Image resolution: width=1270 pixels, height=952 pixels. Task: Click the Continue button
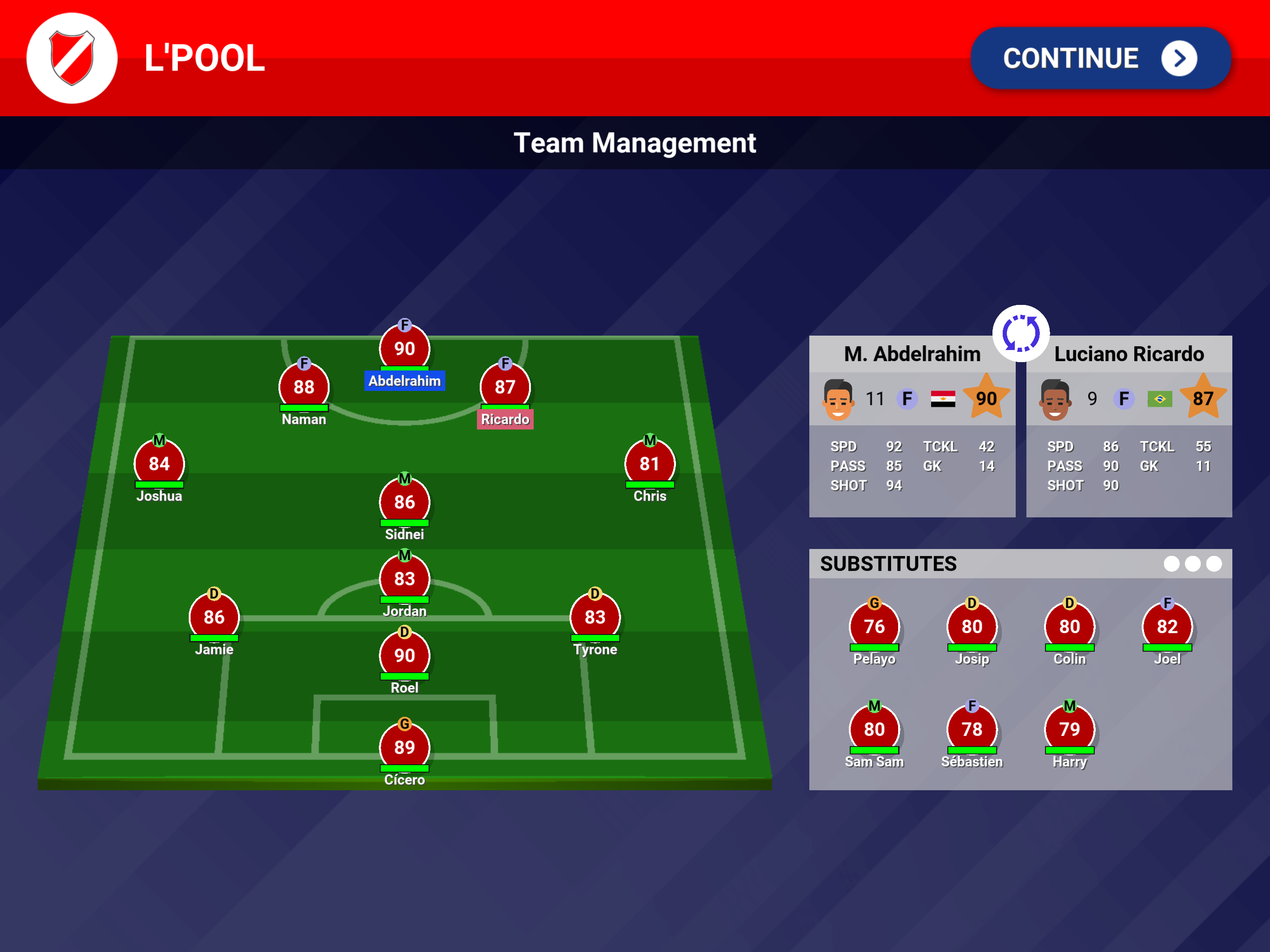[1099, 58]
